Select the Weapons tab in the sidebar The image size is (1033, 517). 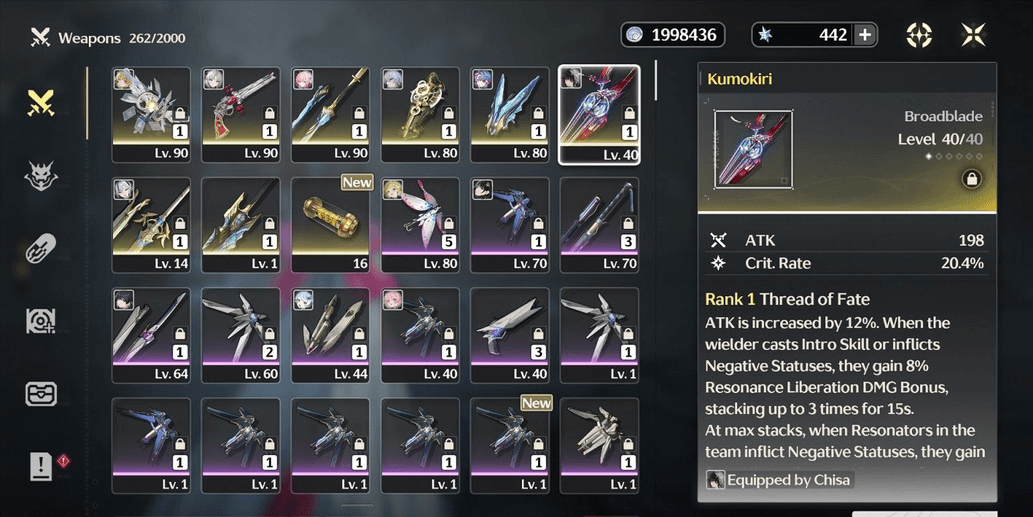coord(41,101)
